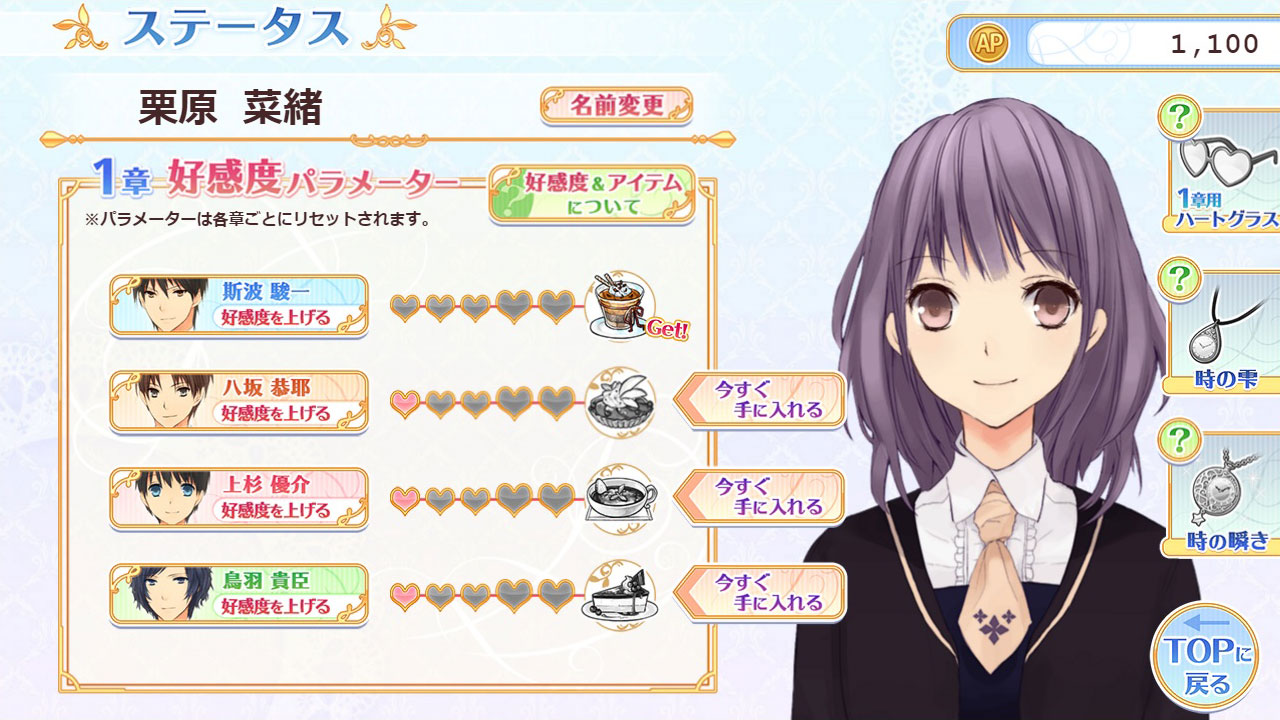The width and height of the screenshot is (1280, 720).
Task: Open the 好感度&アイテムについて help button
Action: pyautogui.click(x=592, y=193)
